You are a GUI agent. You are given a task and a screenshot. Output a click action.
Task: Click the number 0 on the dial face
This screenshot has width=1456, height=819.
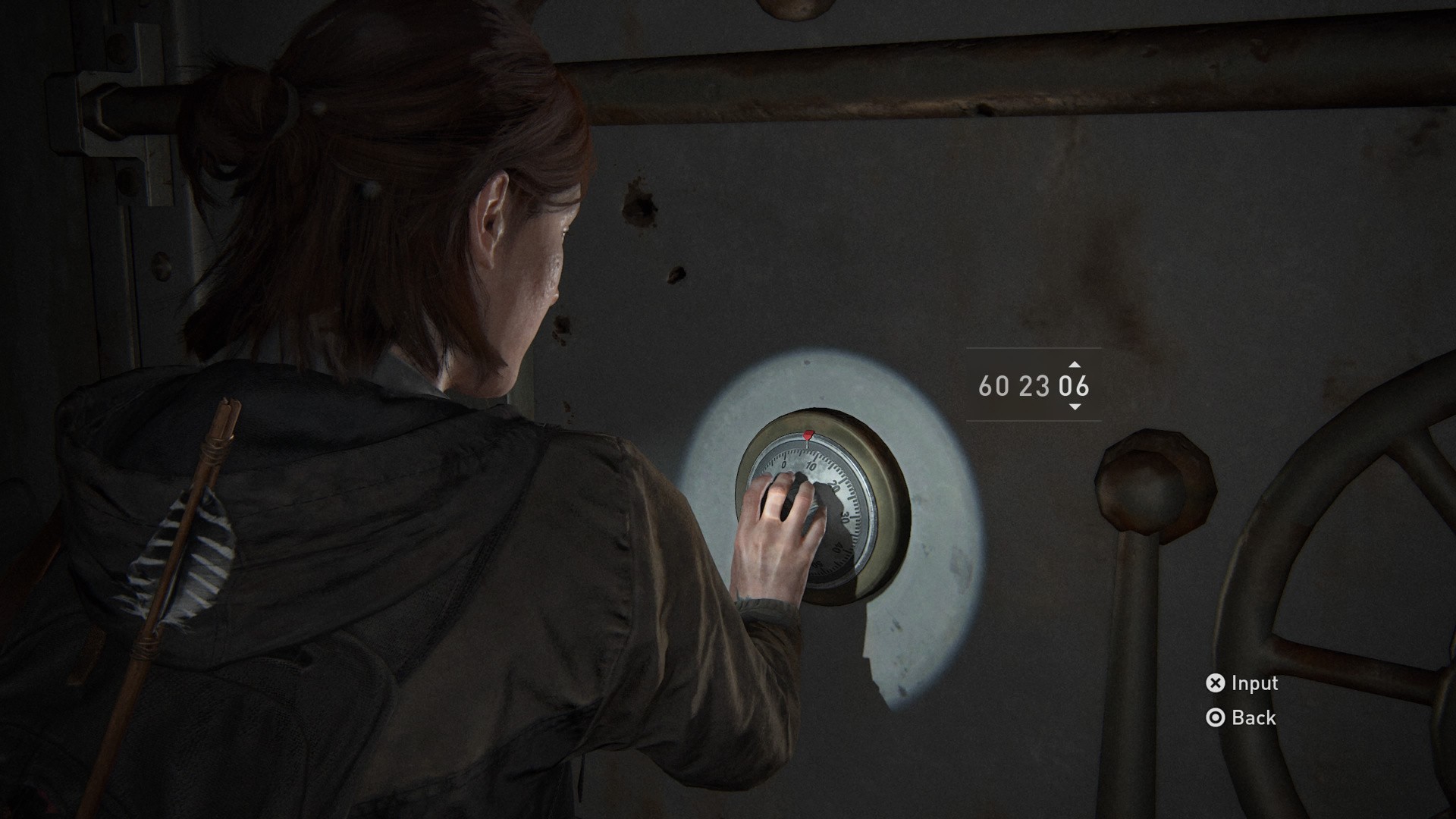pos(784,465)
